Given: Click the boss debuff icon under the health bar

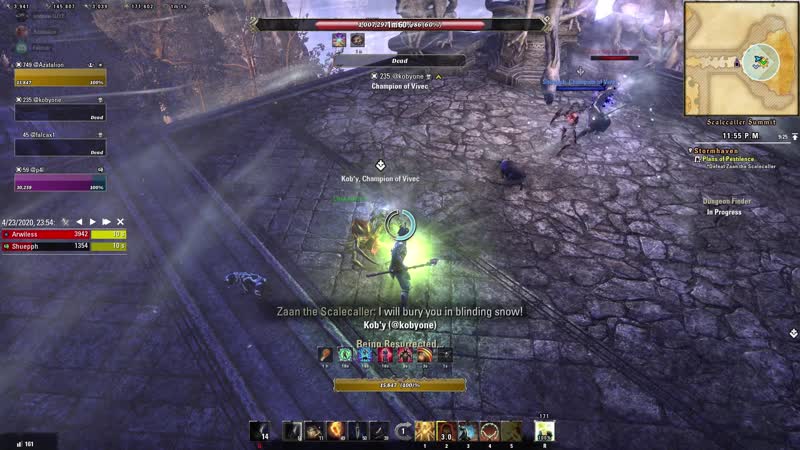Looking at the screenshot, I should coord(340,40).
